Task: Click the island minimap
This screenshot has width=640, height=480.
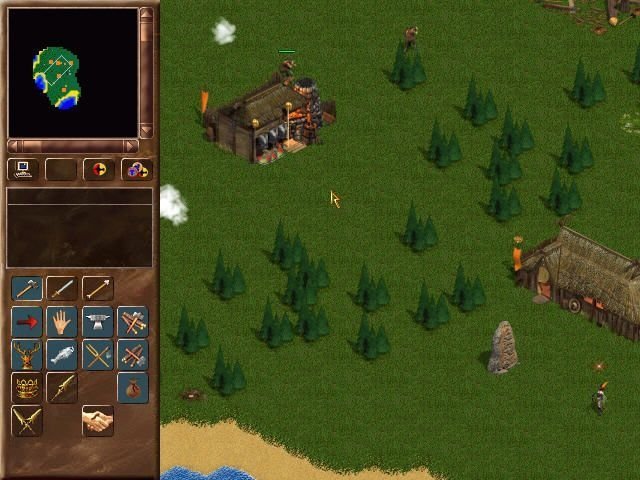Action: pos(57,78)
